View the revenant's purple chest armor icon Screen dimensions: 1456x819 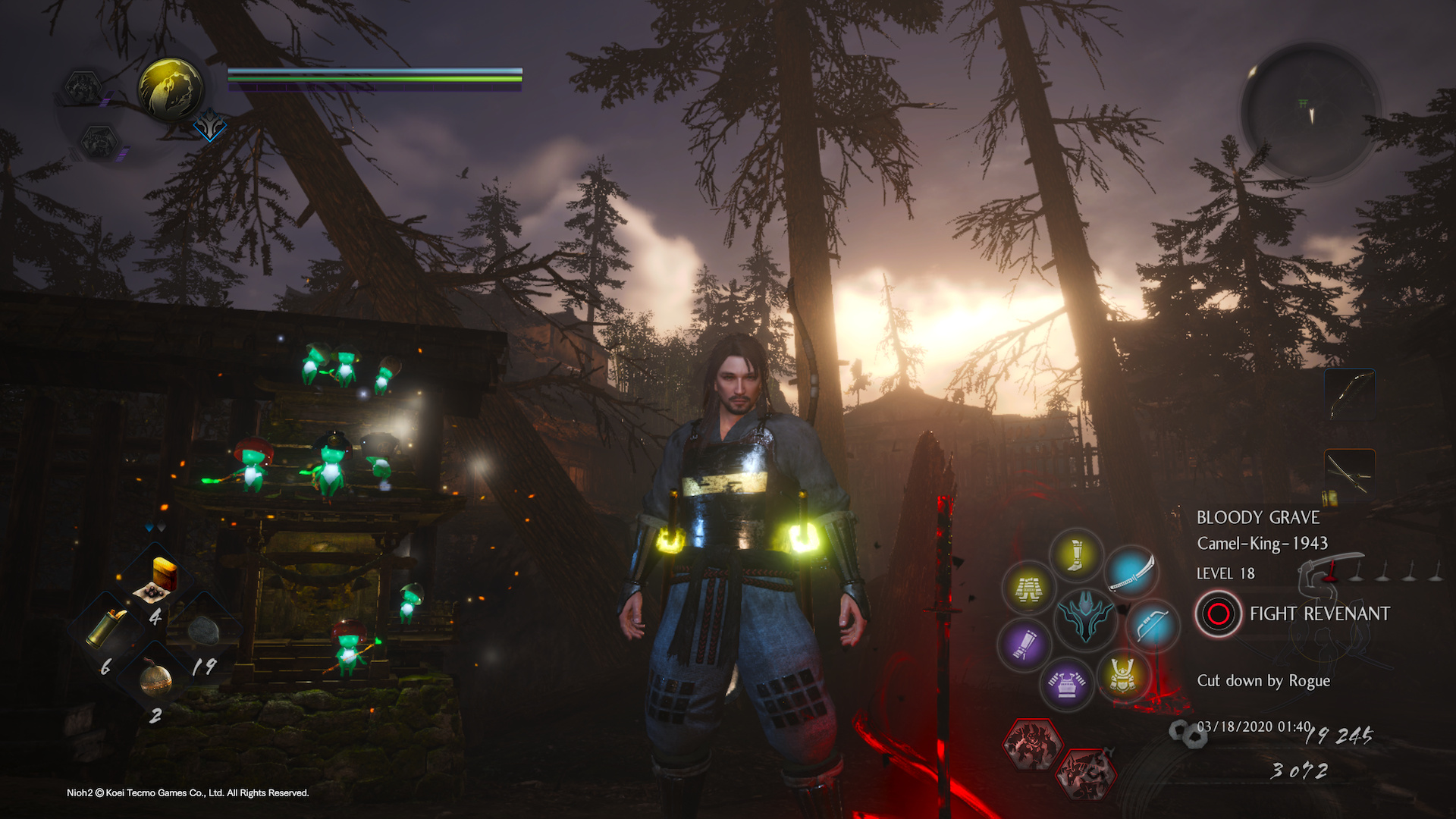(1067, 683)
